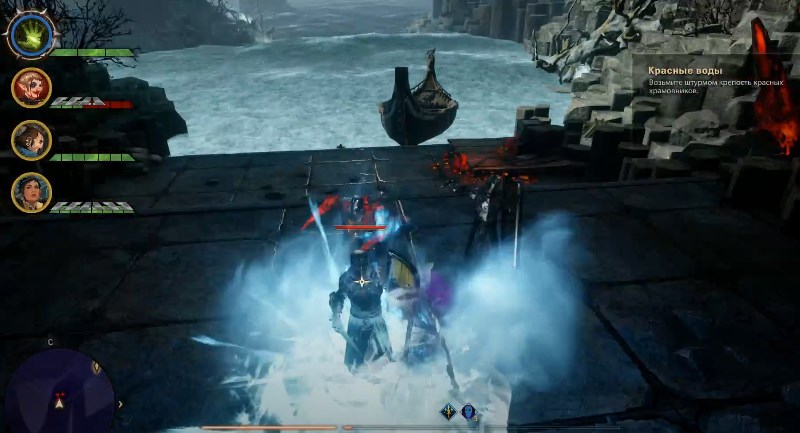Select the Inquisitor's green glowing hand portrait
800x433 pixels.
[x=29, y=35]
